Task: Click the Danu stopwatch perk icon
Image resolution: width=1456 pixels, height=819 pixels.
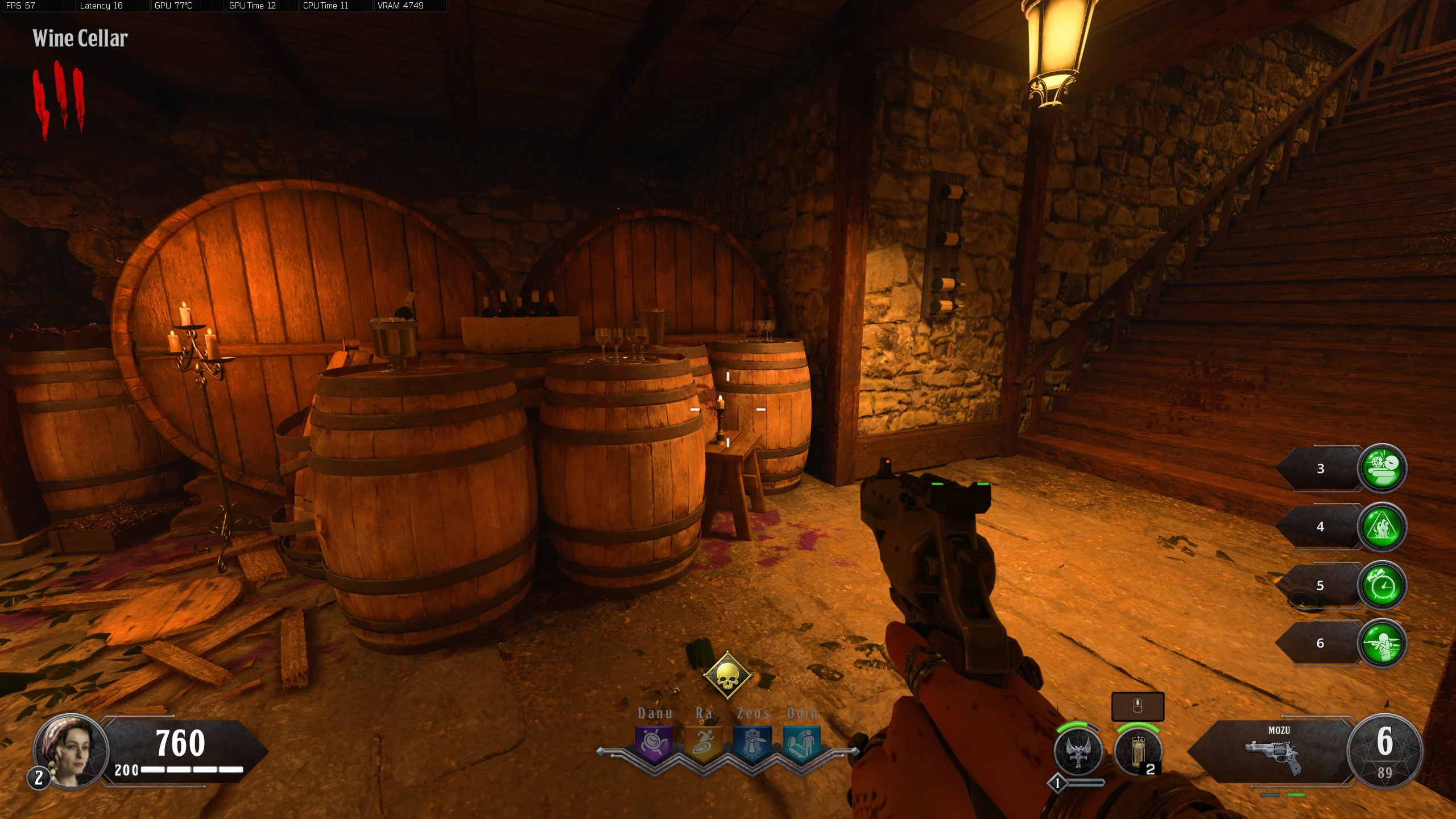Action: (x=654, y=743)
